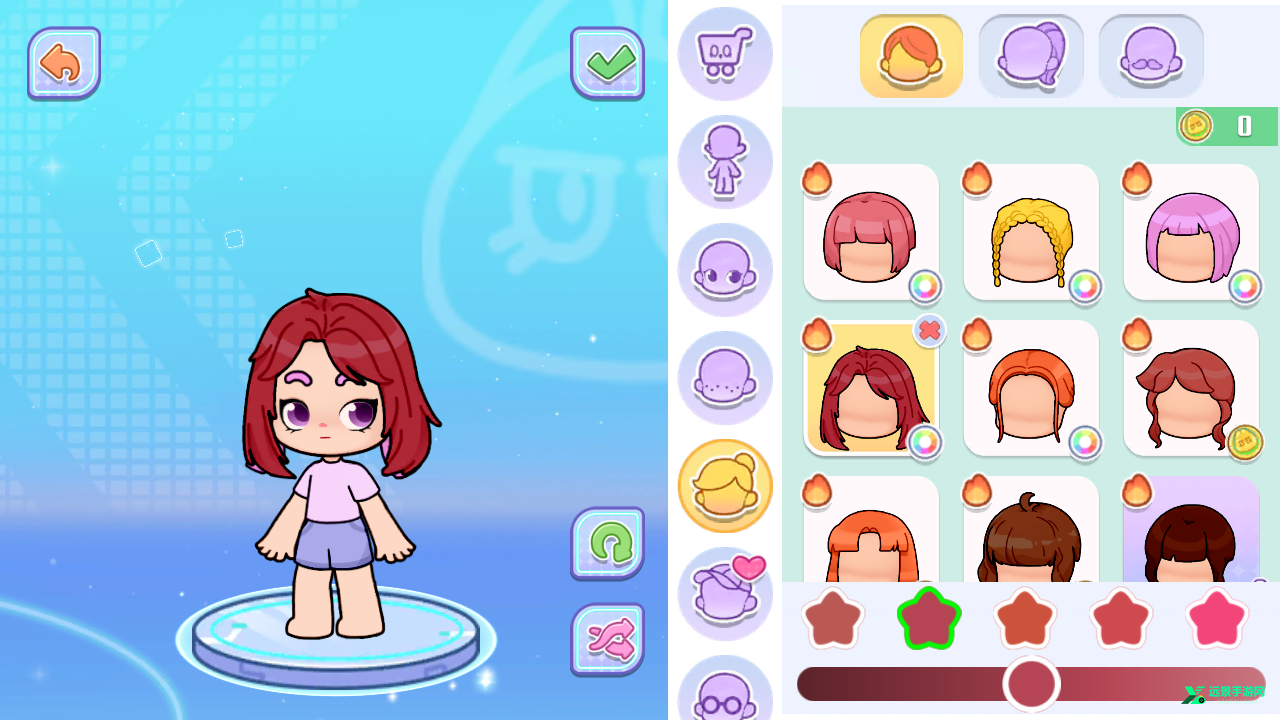The width and height of the screenshot is (1280, 720).
Task: Open the clothing category with heart icon
Action: click(x=725, y=593)
